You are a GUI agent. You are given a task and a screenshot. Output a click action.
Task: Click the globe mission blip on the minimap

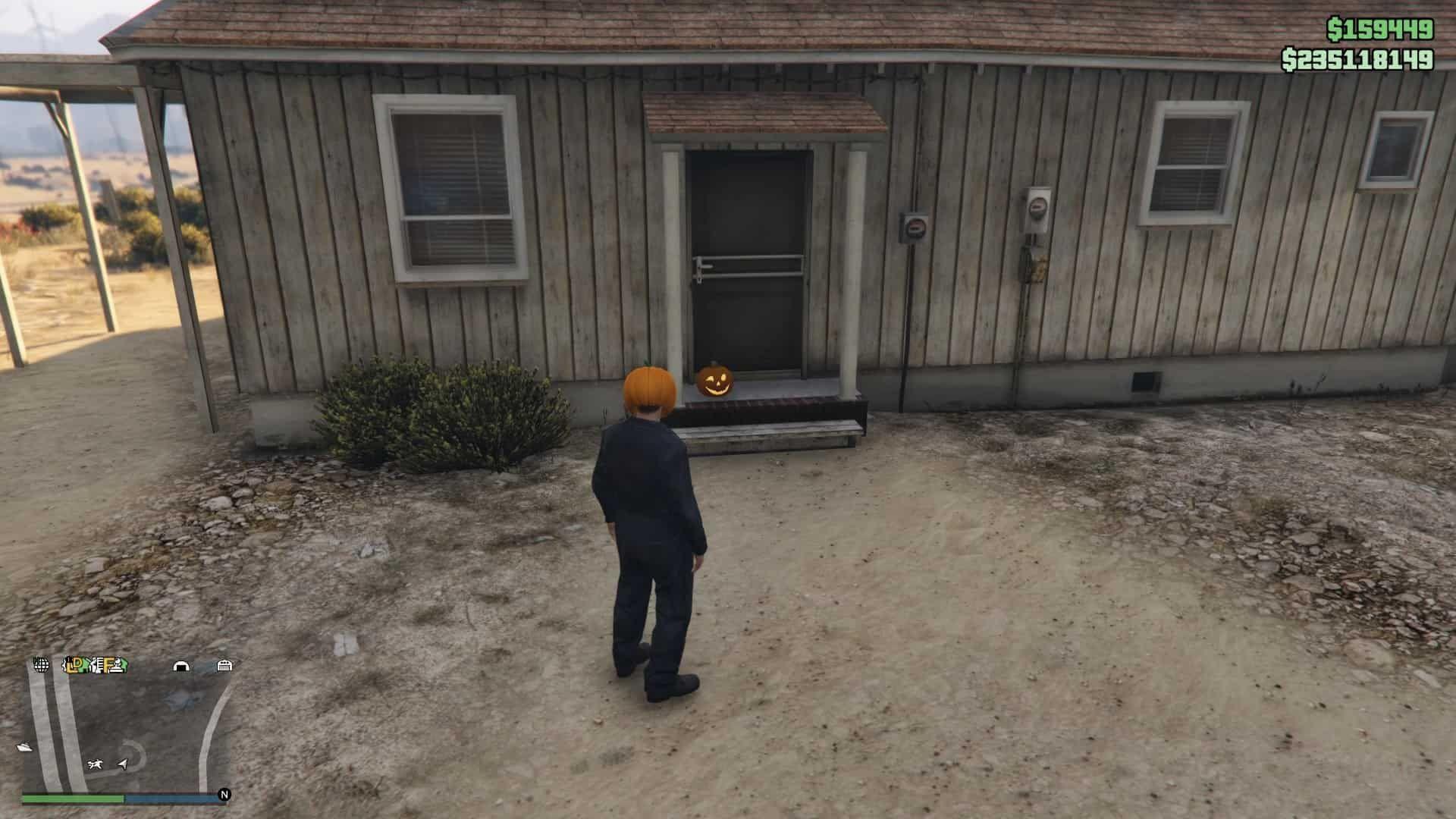click(41, 666)
